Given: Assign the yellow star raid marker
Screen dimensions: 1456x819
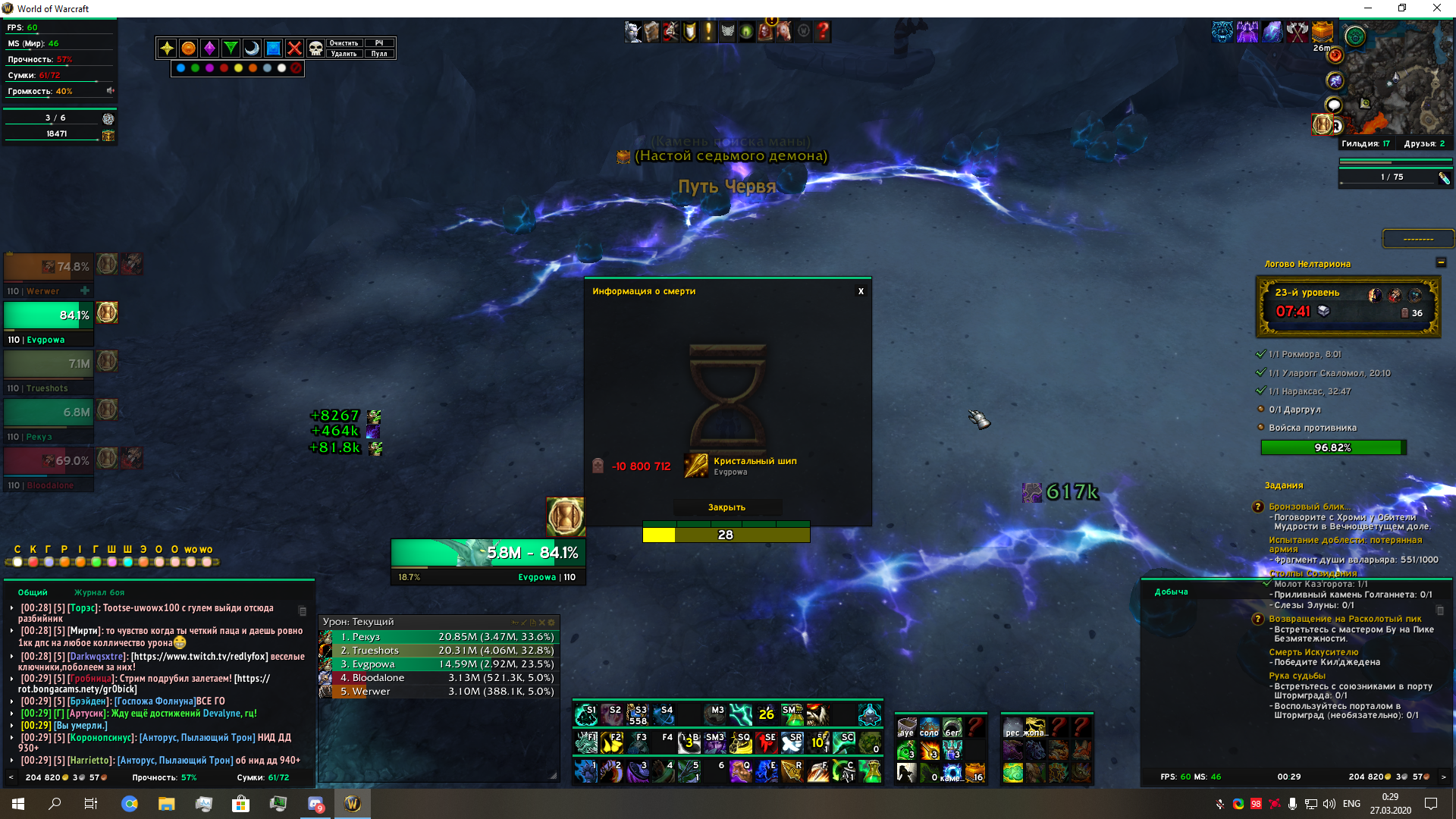Looking at the screenshot, I should click(x=167, y=49).
